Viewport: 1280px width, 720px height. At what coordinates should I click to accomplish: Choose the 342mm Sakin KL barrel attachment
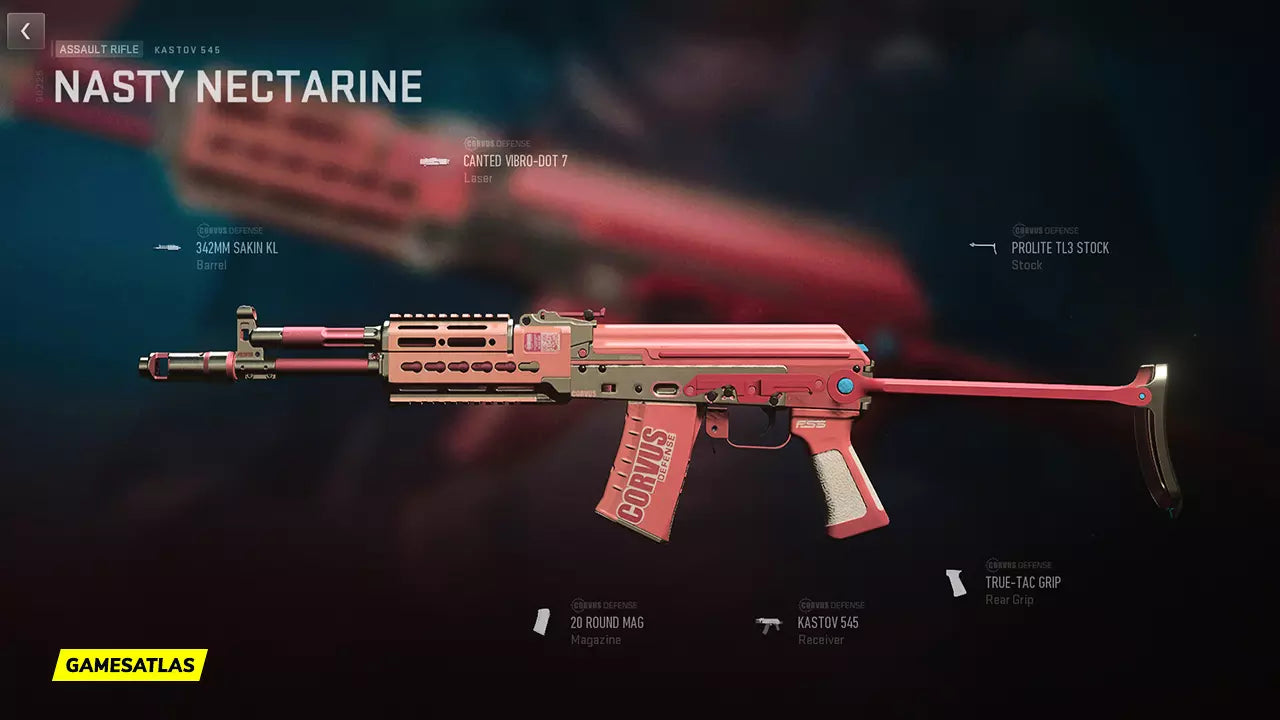coord(236,248)
